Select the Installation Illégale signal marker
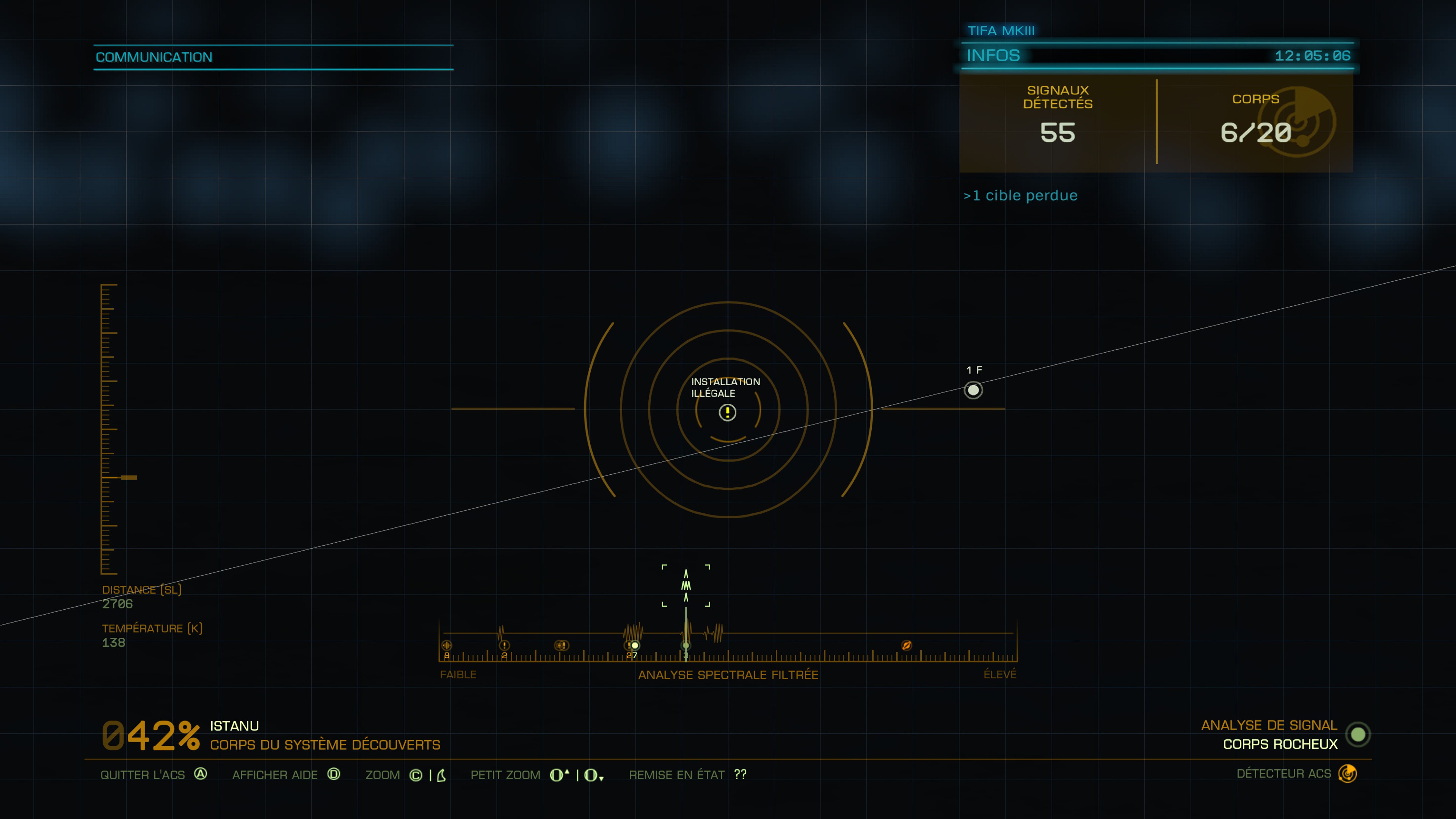 click(728, 413)
